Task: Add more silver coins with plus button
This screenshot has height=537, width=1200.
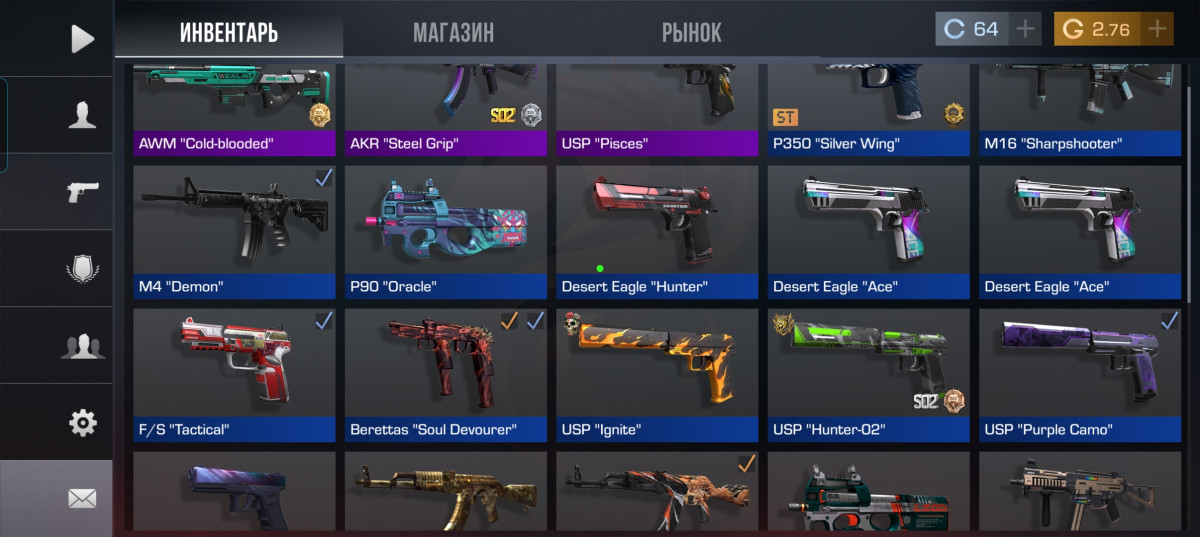Action: pyautogui.click(x=1025, y=29)
